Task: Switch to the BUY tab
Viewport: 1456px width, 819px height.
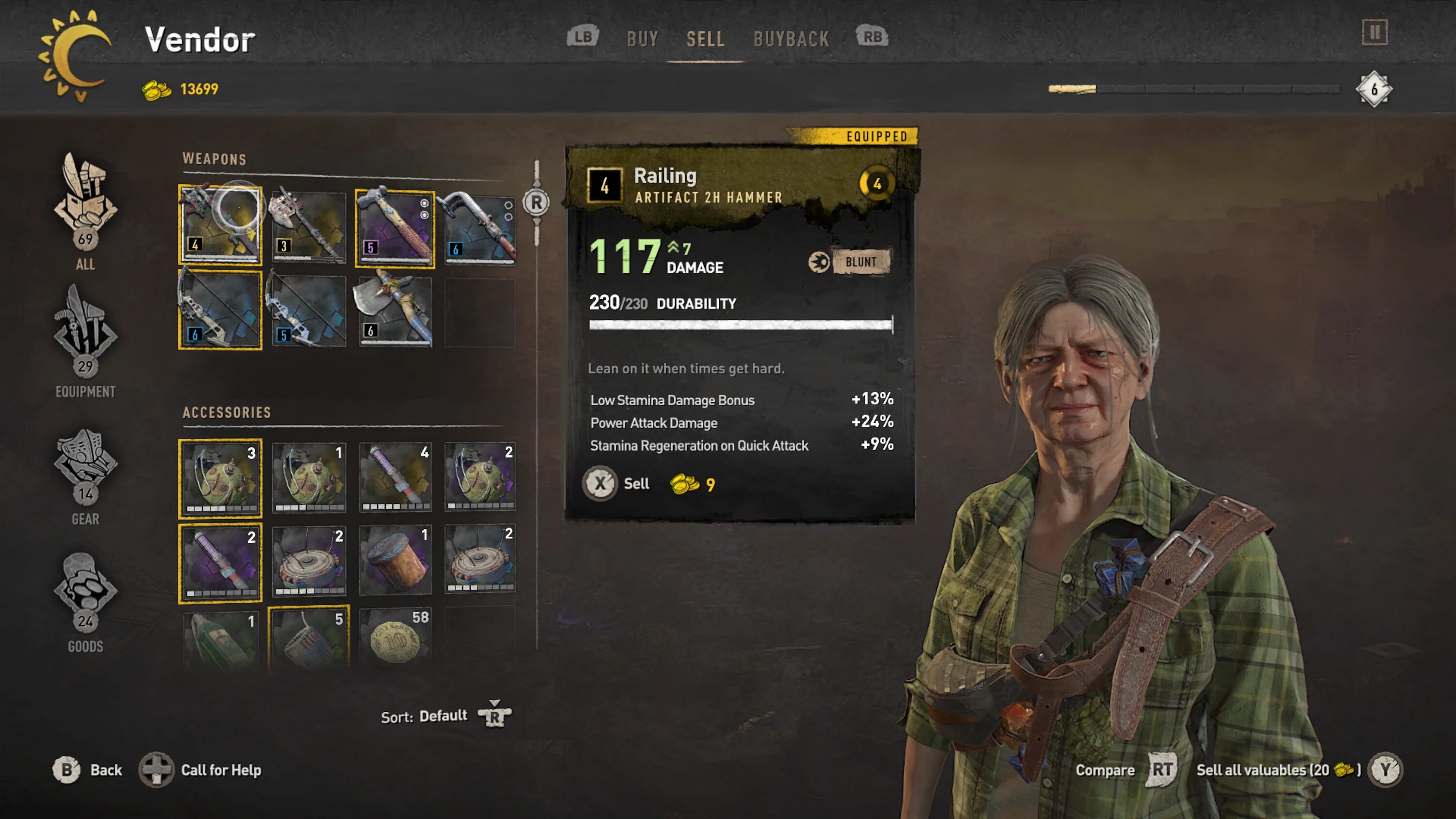Action: tap(643, 39)
